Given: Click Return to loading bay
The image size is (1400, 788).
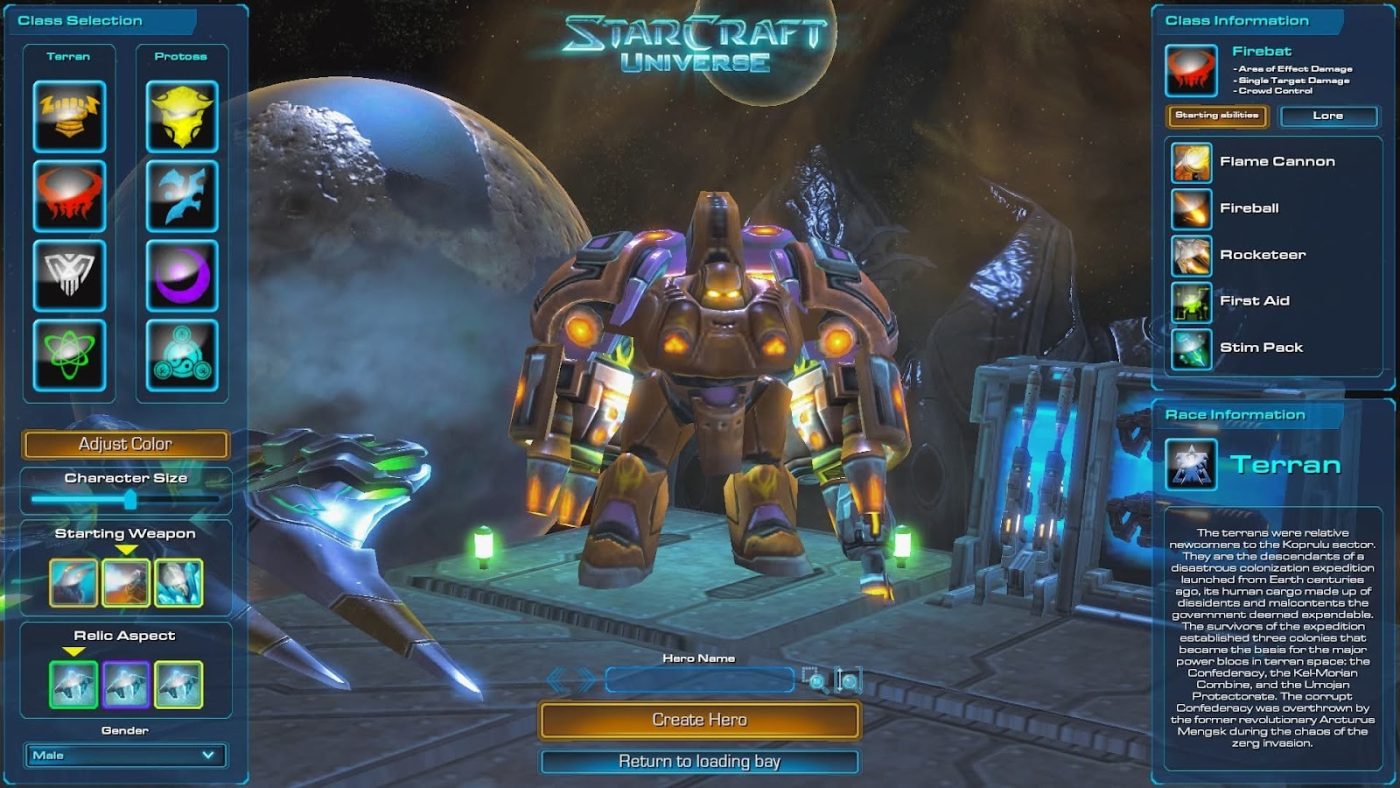Looking at the screenshot, I should (x=700, y=760).
